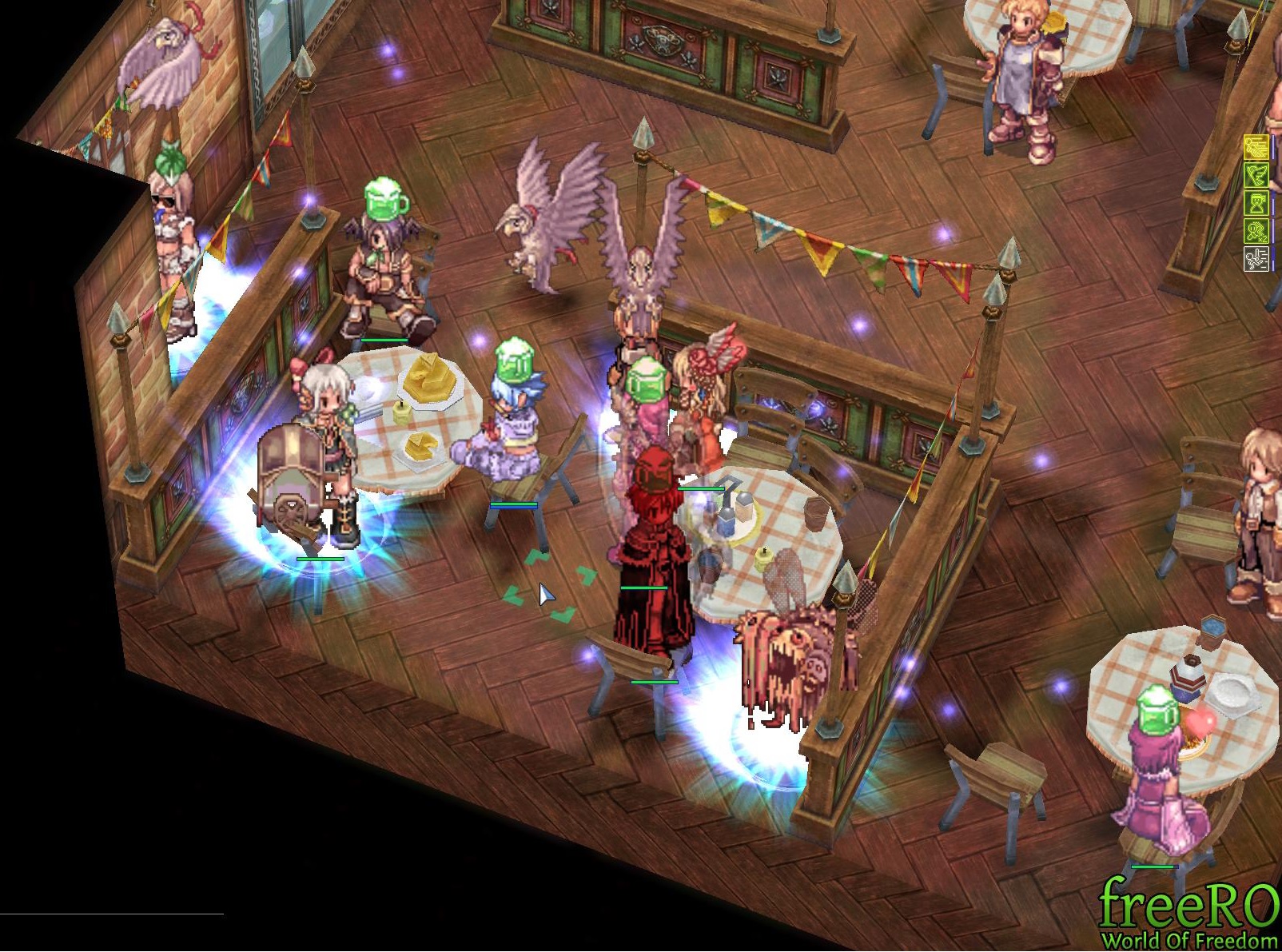Select the green winged-figure buff icon
The width and height of the screenshot is (1282, 952).
pyautogui.click(x=1256, y=175)
